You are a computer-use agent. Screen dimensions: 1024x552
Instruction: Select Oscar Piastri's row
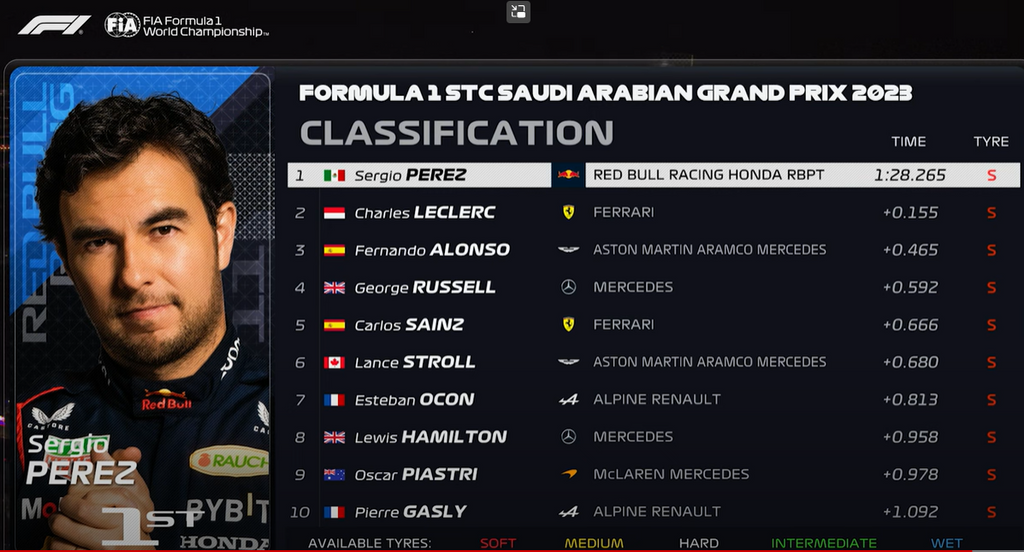coord(416,474)
